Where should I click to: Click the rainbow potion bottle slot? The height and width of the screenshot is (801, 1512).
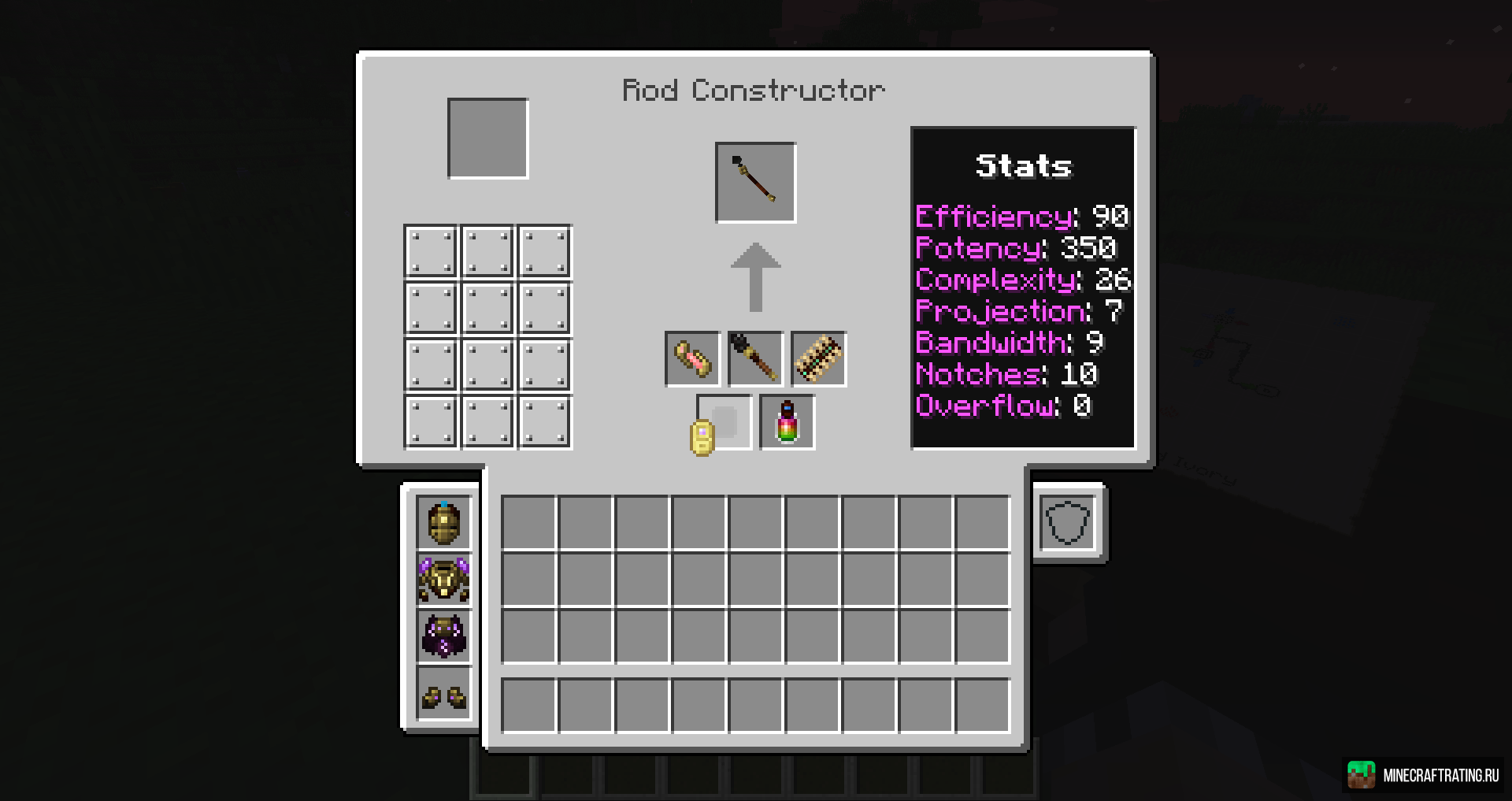pyautogui.click(x=787, y=422)
